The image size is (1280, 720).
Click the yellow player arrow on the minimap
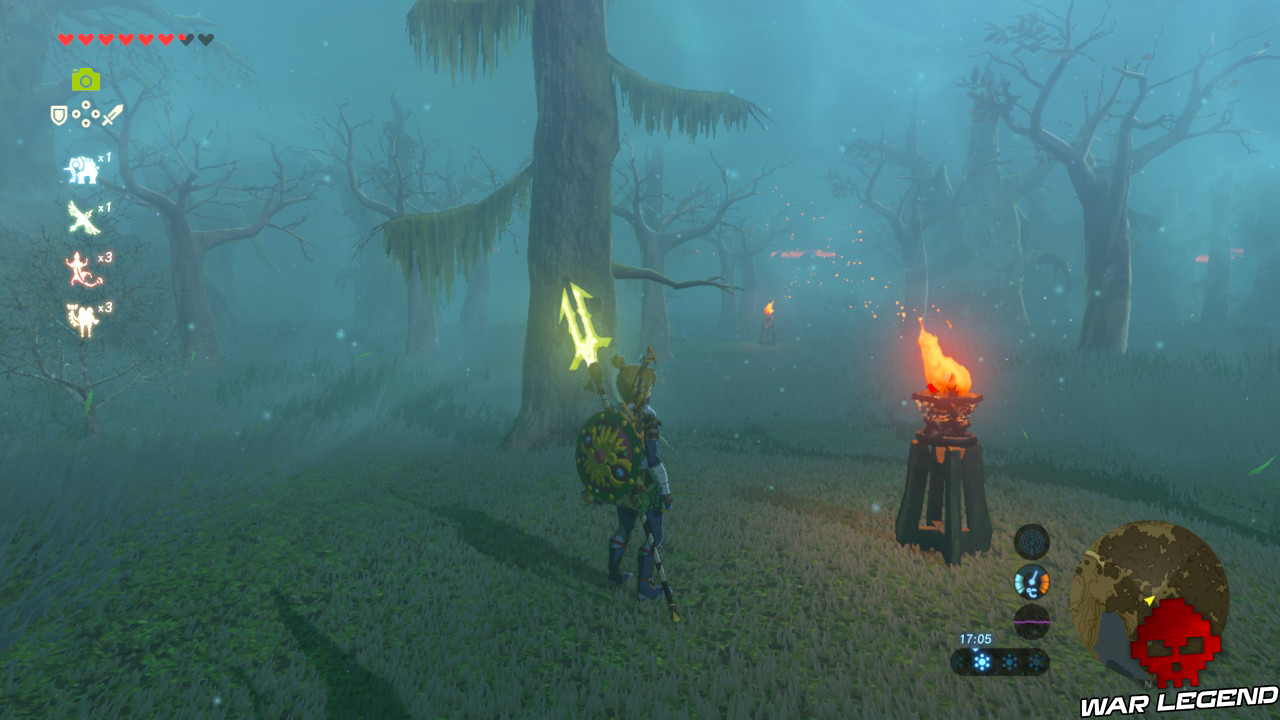tap(1149, 599)
